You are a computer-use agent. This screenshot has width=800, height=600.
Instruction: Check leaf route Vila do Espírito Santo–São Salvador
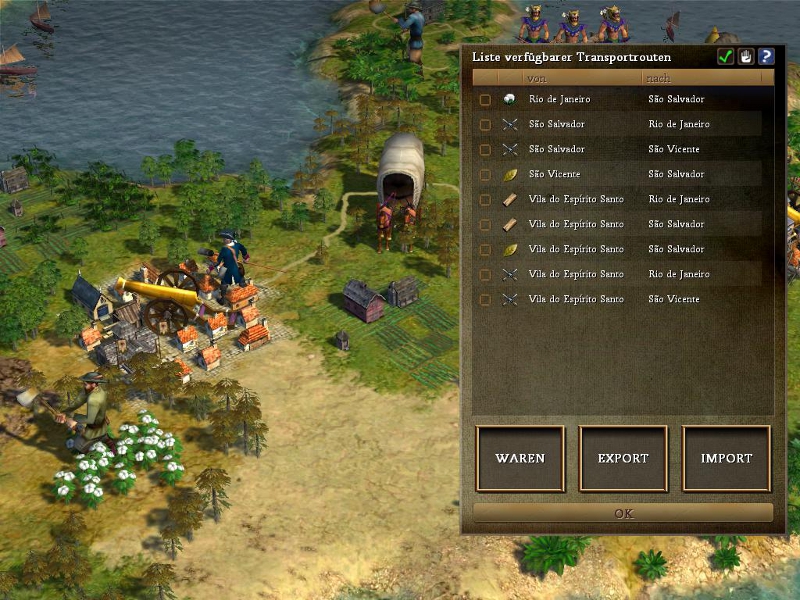click(485, 250)
